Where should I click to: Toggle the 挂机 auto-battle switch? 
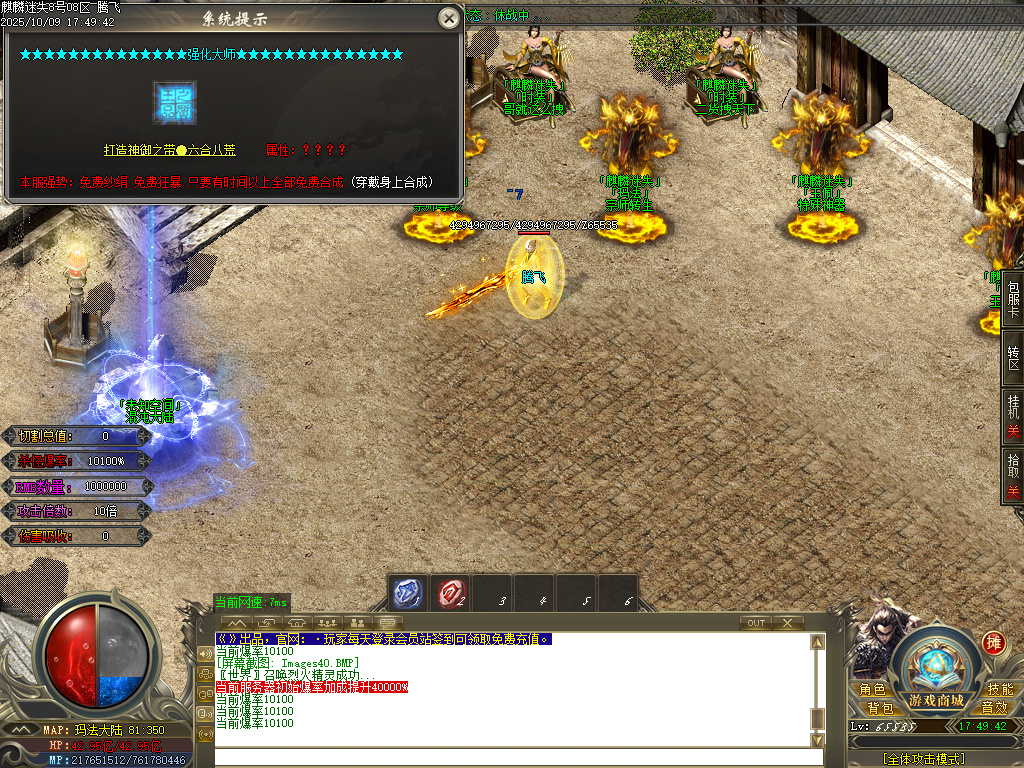1013,415
